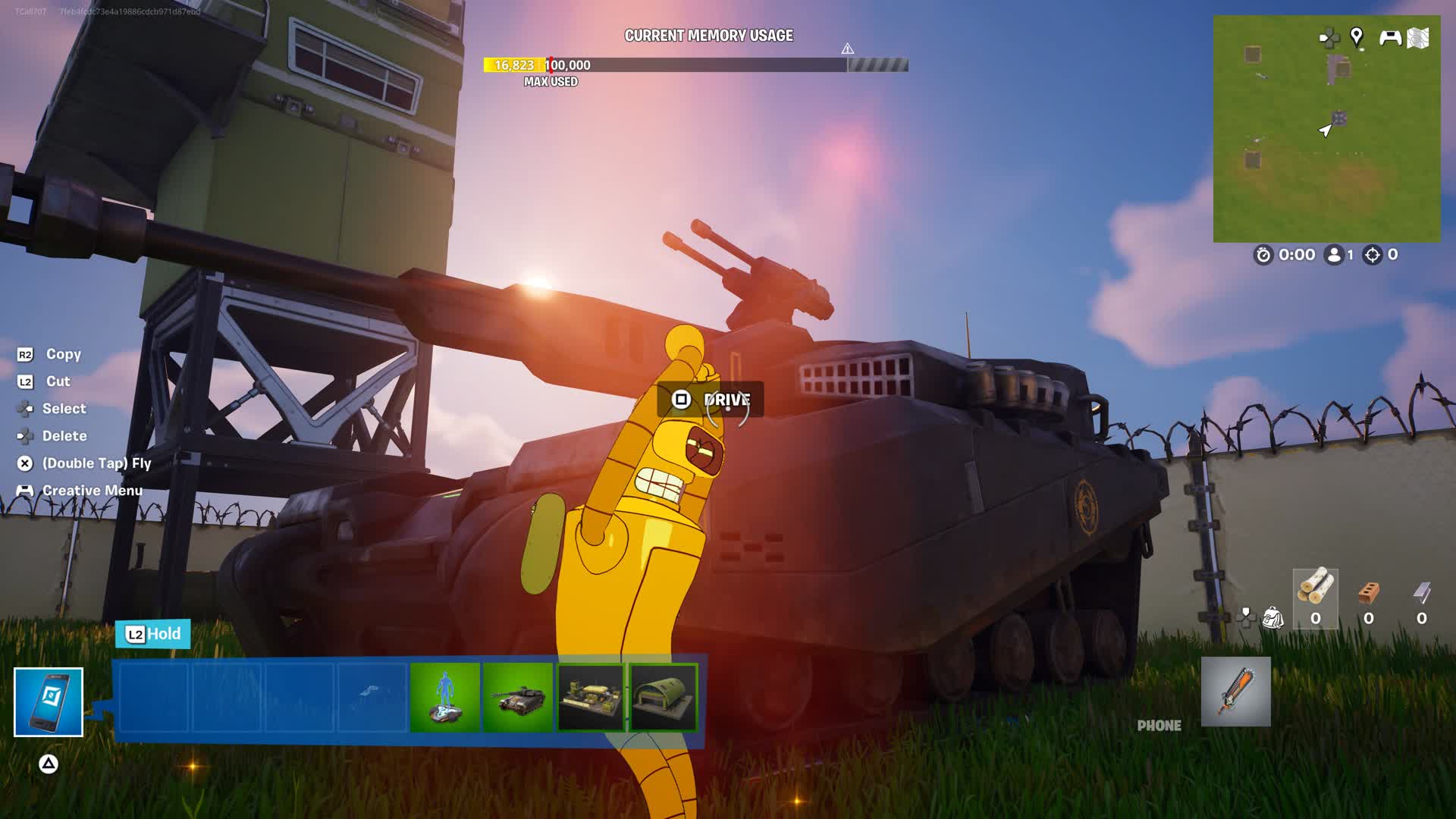Expand the hotbar via L2 Hold prompt
The width and height of the screenshot is (1456, 819).
point(152,634)
